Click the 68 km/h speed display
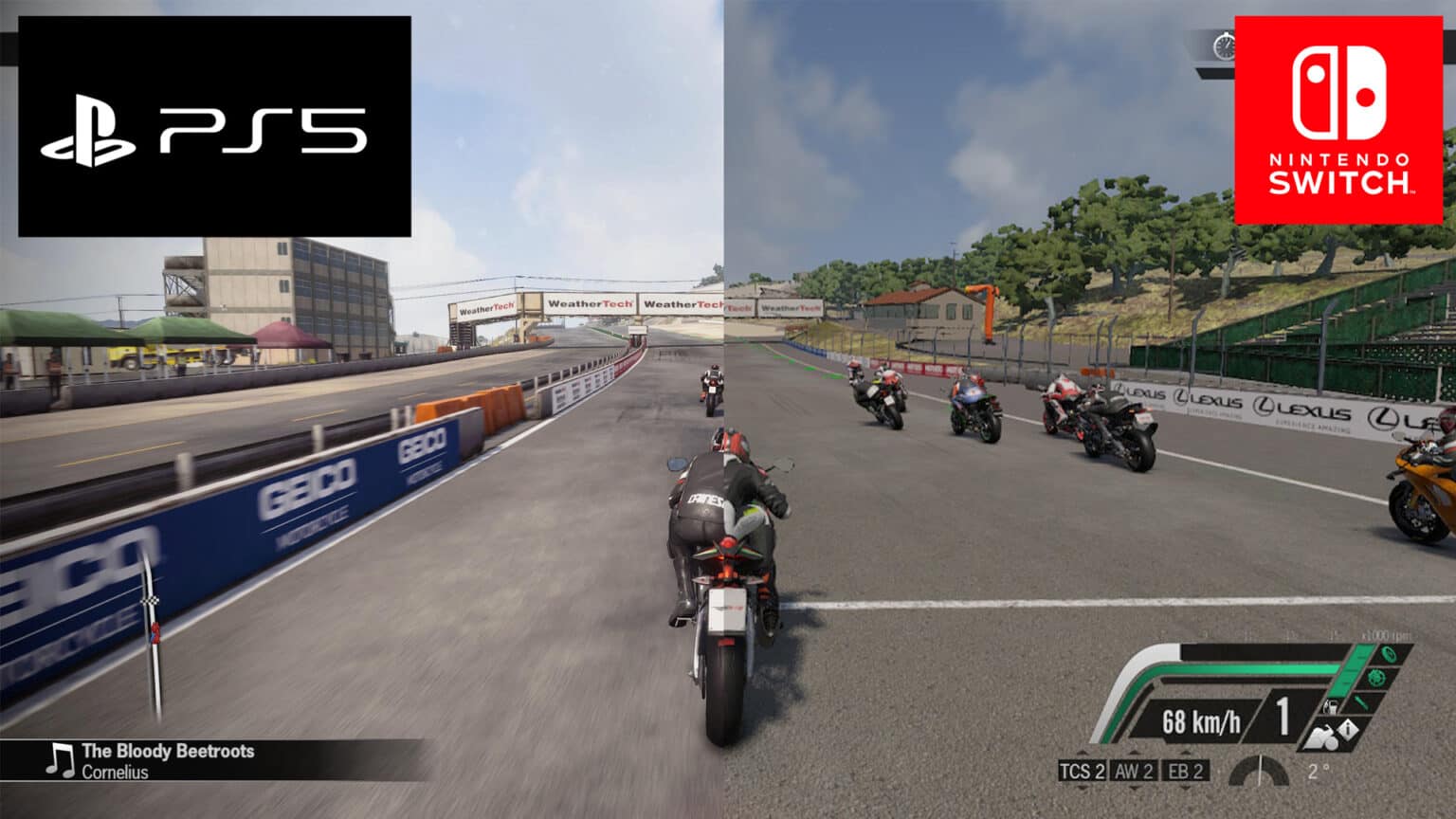1456x819 pixels. click(x=1203, y=719)
